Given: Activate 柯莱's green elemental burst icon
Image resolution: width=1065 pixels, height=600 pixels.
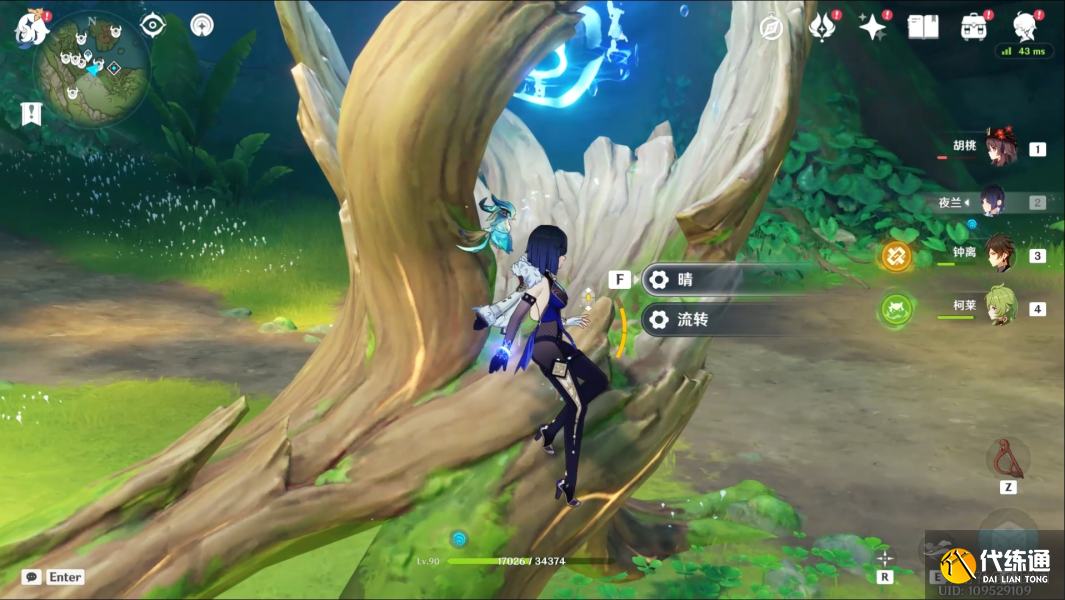Looking at the screenshot, I should click(895, 309).
